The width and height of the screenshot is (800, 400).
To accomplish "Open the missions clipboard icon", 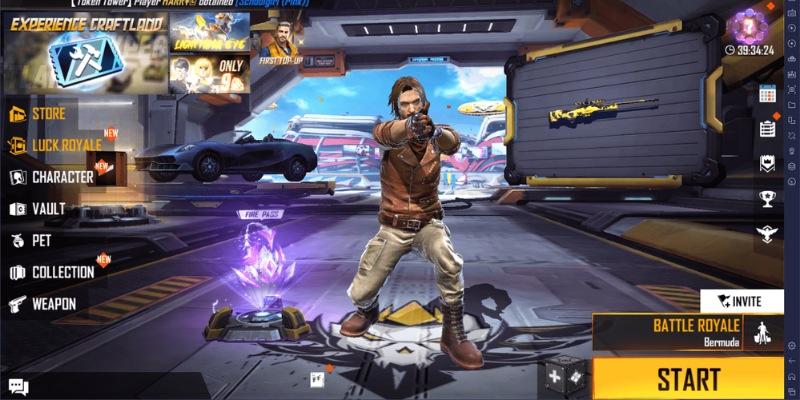I will point(767,128).
